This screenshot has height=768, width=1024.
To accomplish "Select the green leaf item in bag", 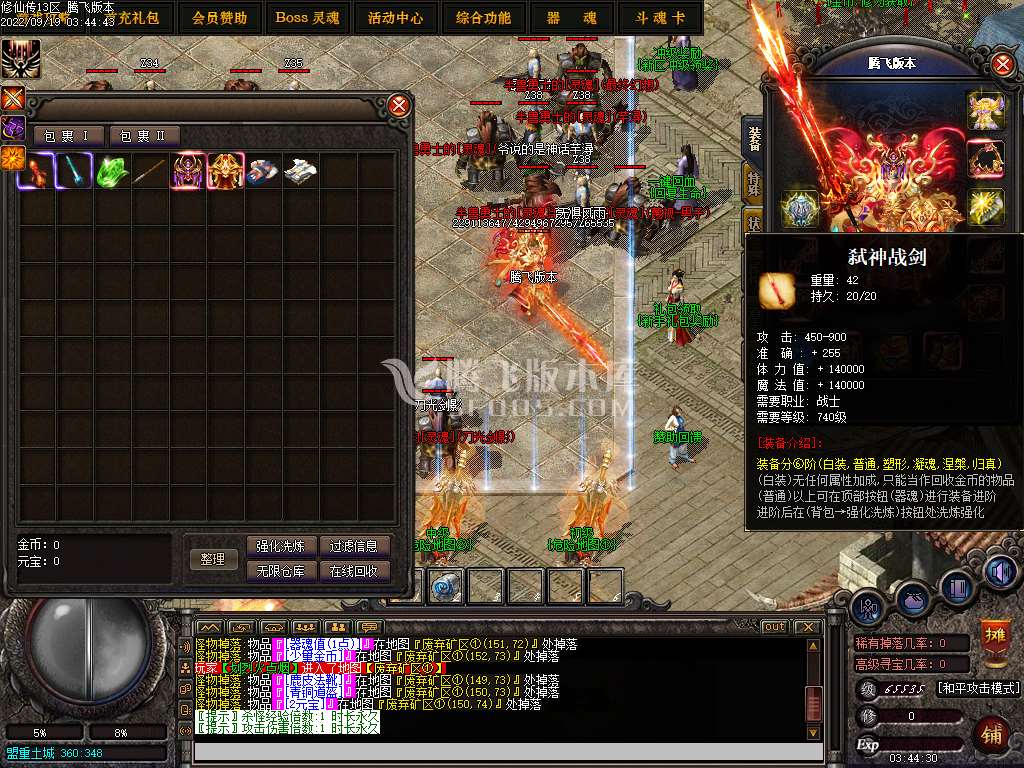I will click(109, 171).
